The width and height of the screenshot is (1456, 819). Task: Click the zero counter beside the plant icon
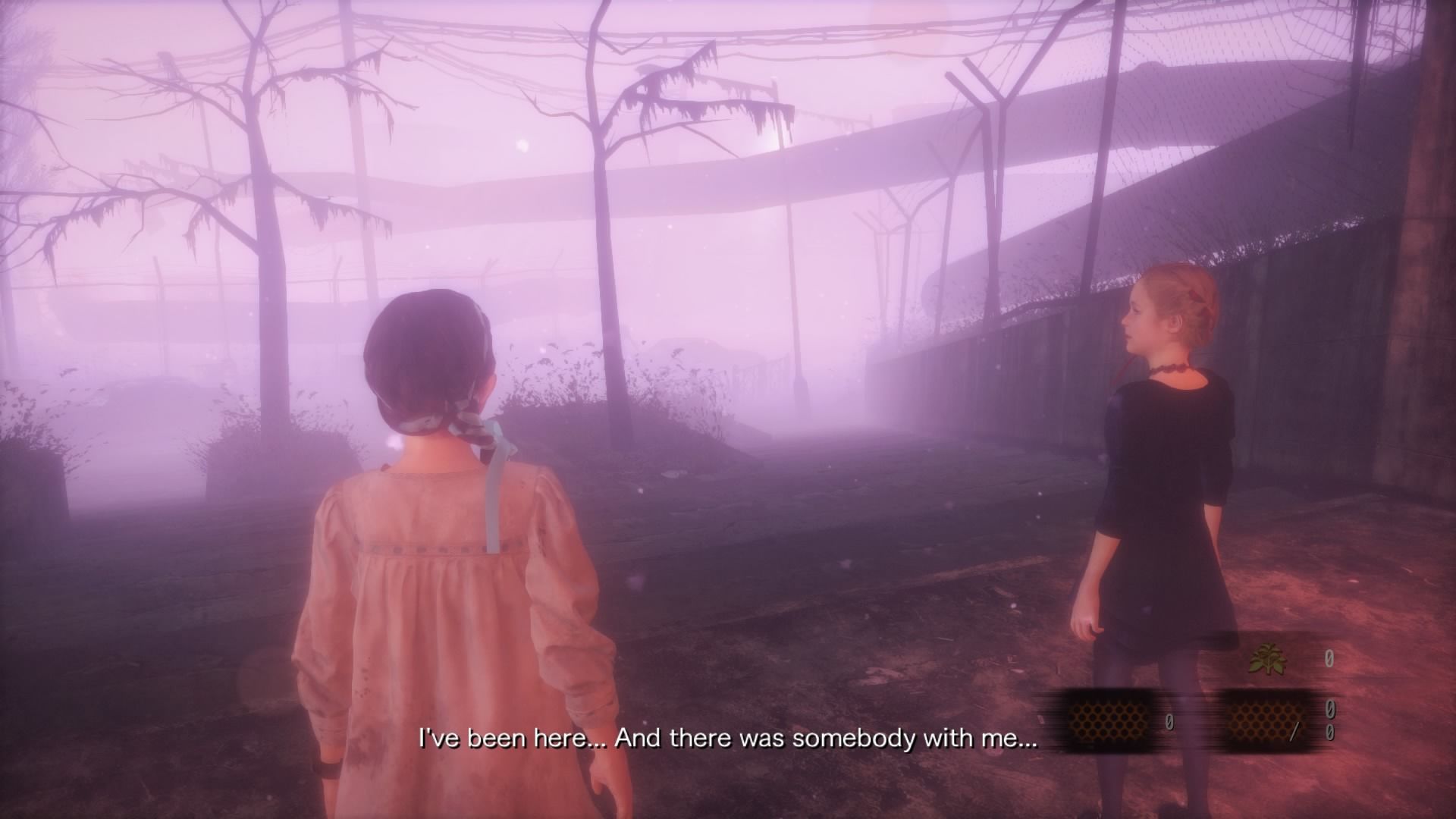pos(1330,658)
